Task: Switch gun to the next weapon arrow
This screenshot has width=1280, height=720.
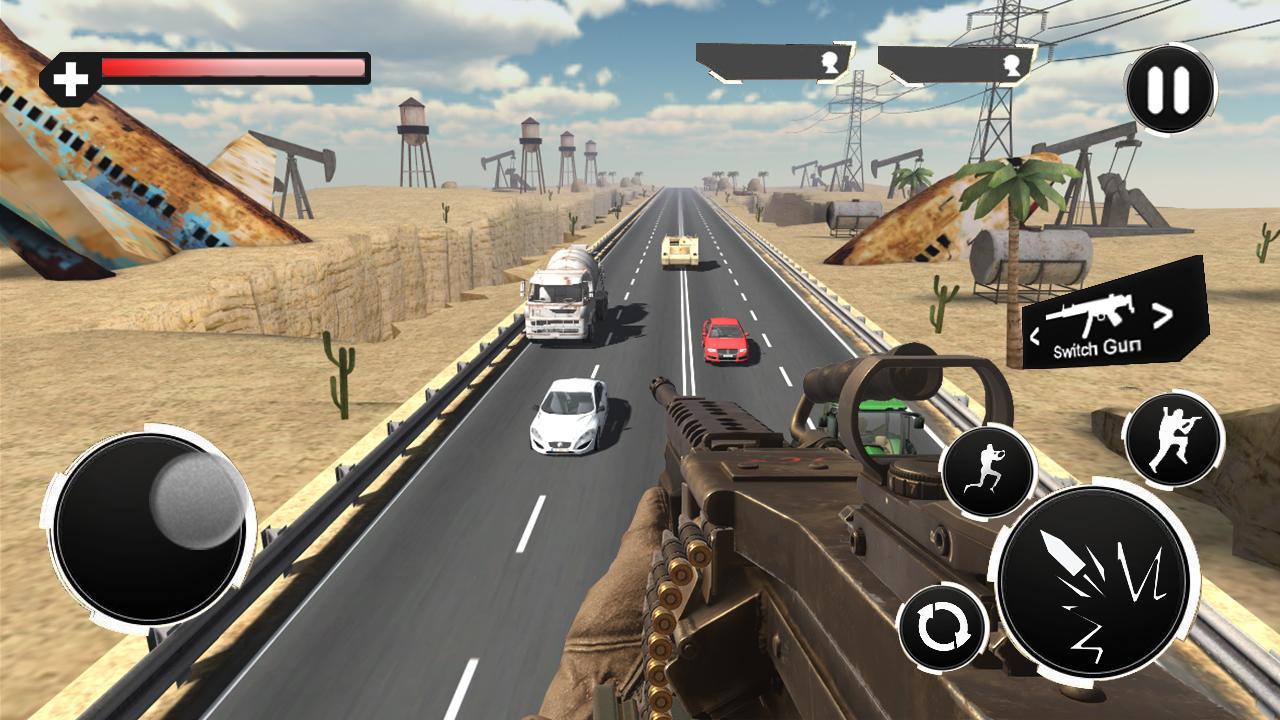Action: click(1162, 317)
